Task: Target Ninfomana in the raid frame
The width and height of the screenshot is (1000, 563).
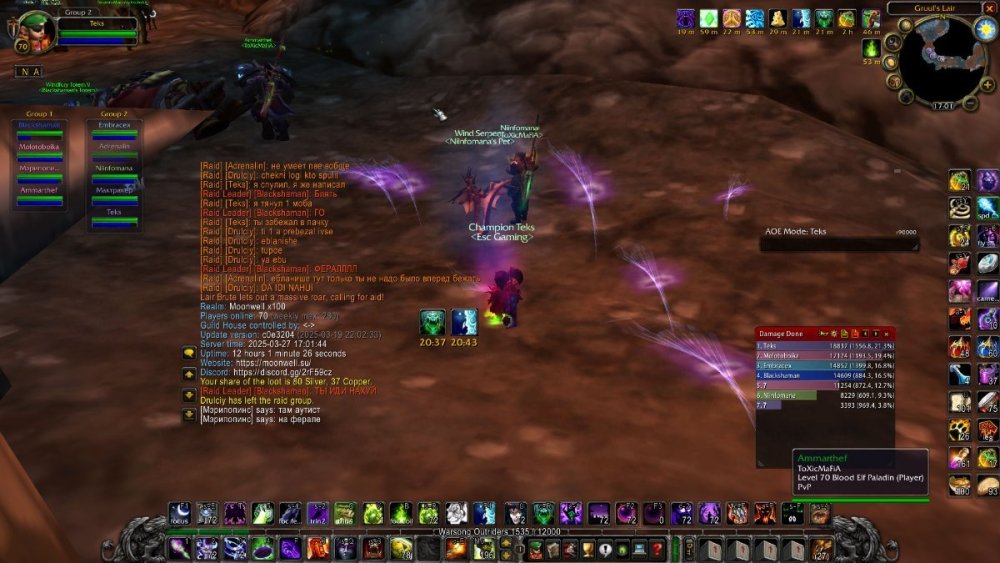Action: (x=114, y=170)
